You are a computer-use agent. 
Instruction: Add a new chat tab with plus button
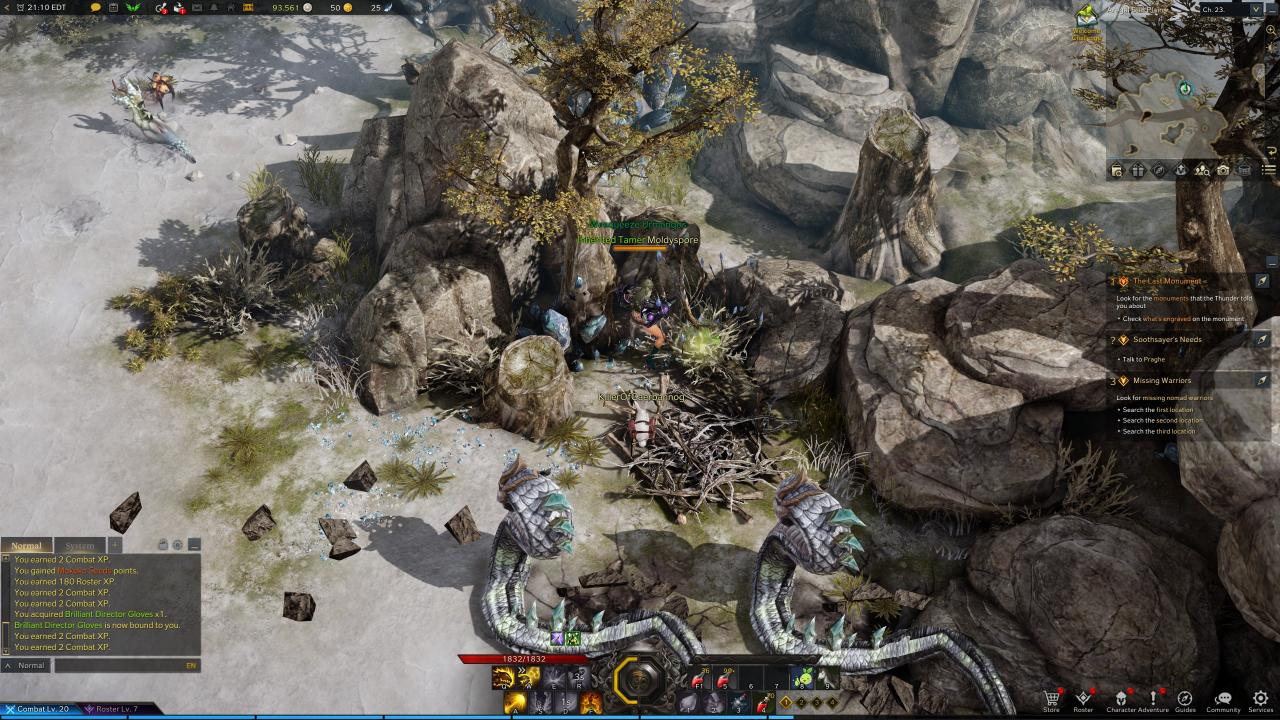[x=114, y=545]
